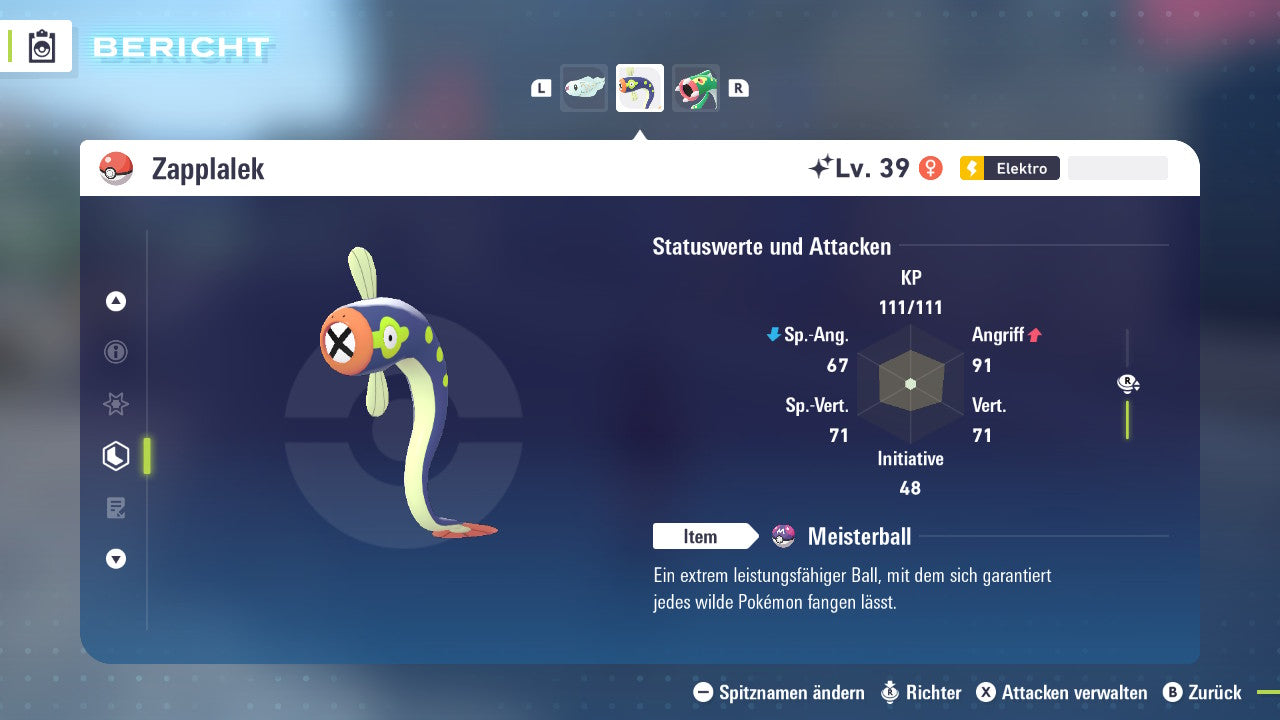Switch to the highlighted Zapplalek tab
This screenshot has width=1280, height=720.
coord(639,87)
